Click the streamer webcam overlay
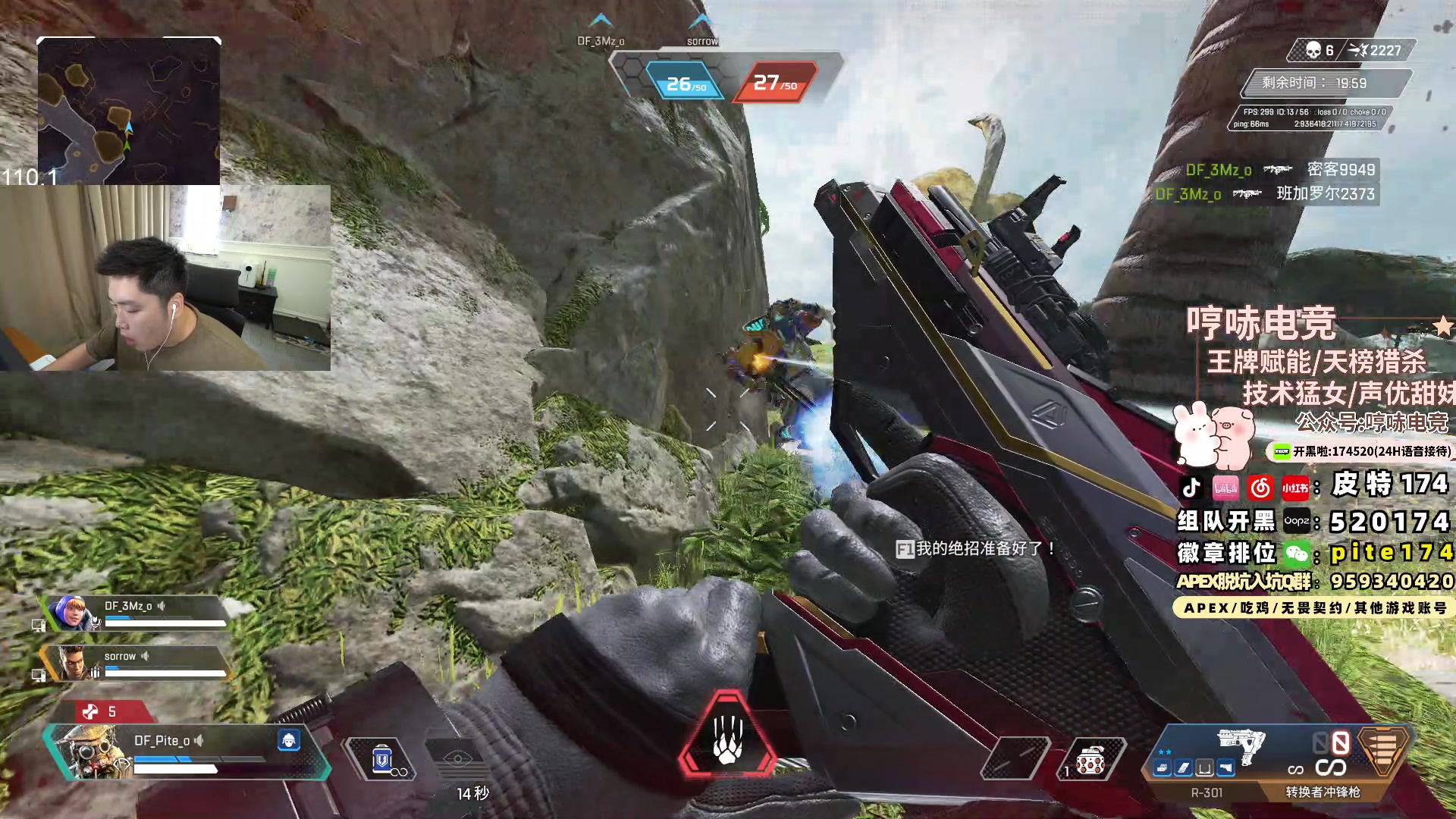1456x819 pixels. tap(165, 278)
